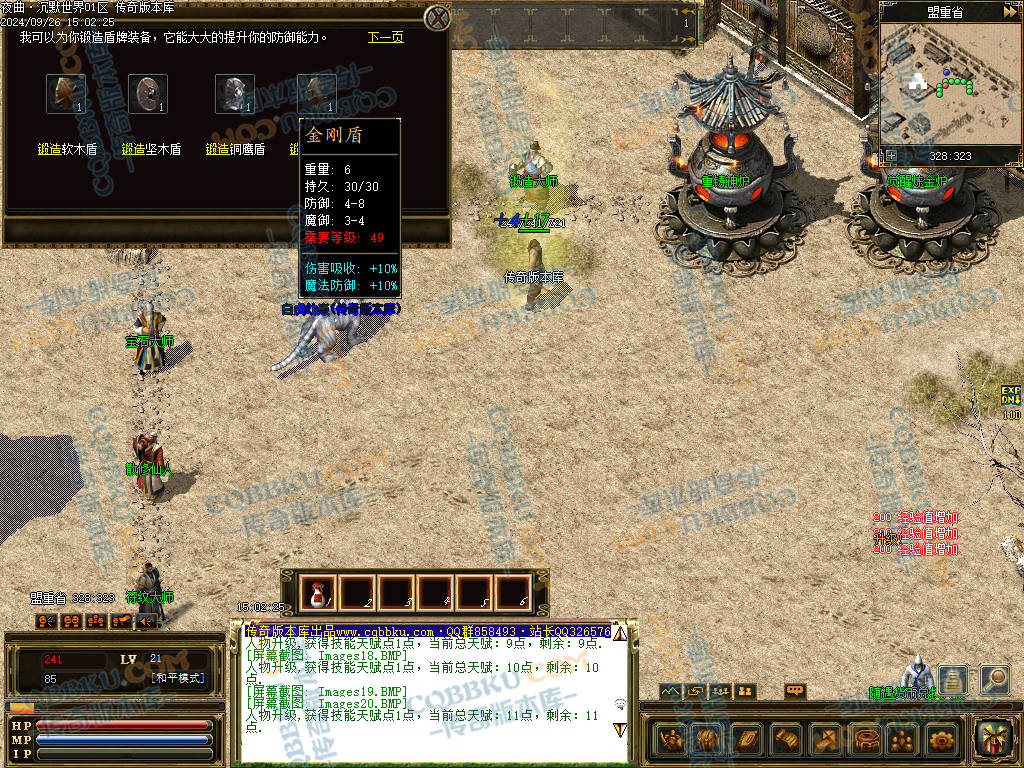This screenshot has height=768, width=1024.
Task: Open the skill book menu button
Action: point(747,740)
